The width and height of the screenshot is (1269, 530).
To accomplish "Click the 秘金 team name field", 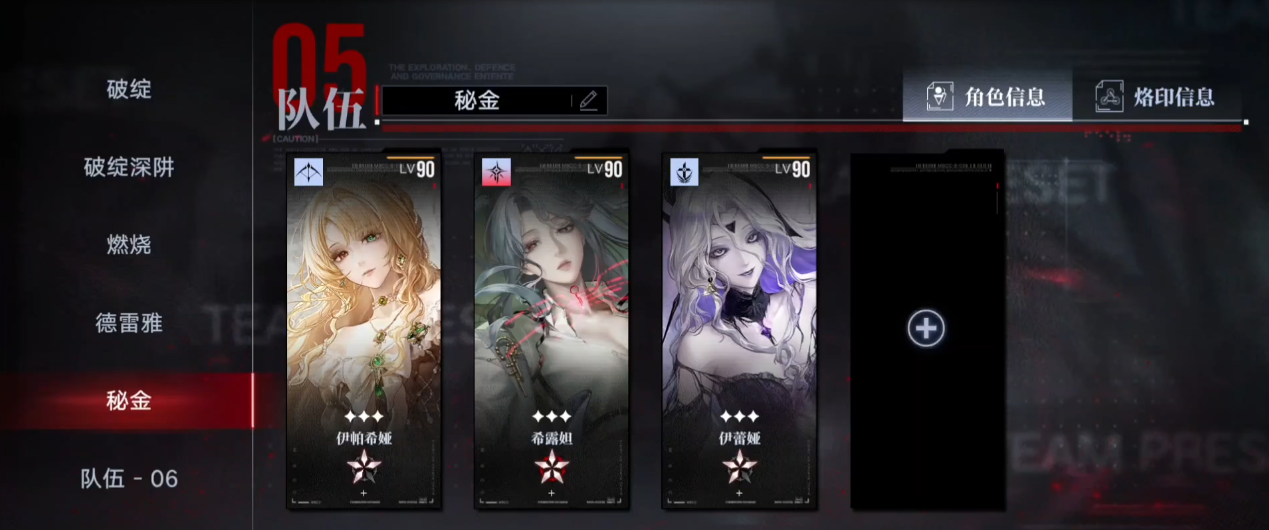I will click(x=476, y=100).
